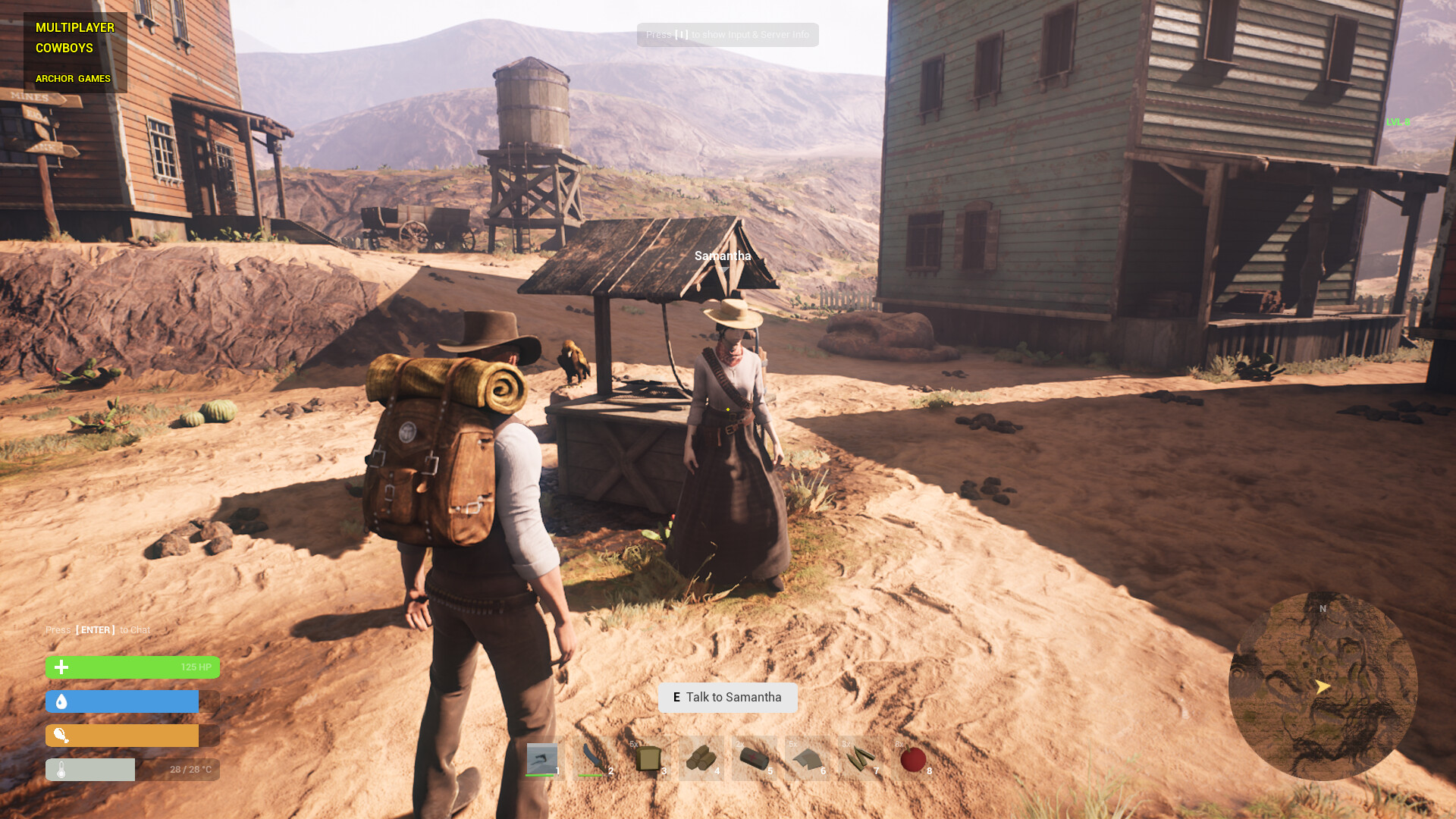Viewport: 1456px width, 819px height.
Task: Click the MULTIPLAYER COWBOYS logo
Action: click(74, 38)
